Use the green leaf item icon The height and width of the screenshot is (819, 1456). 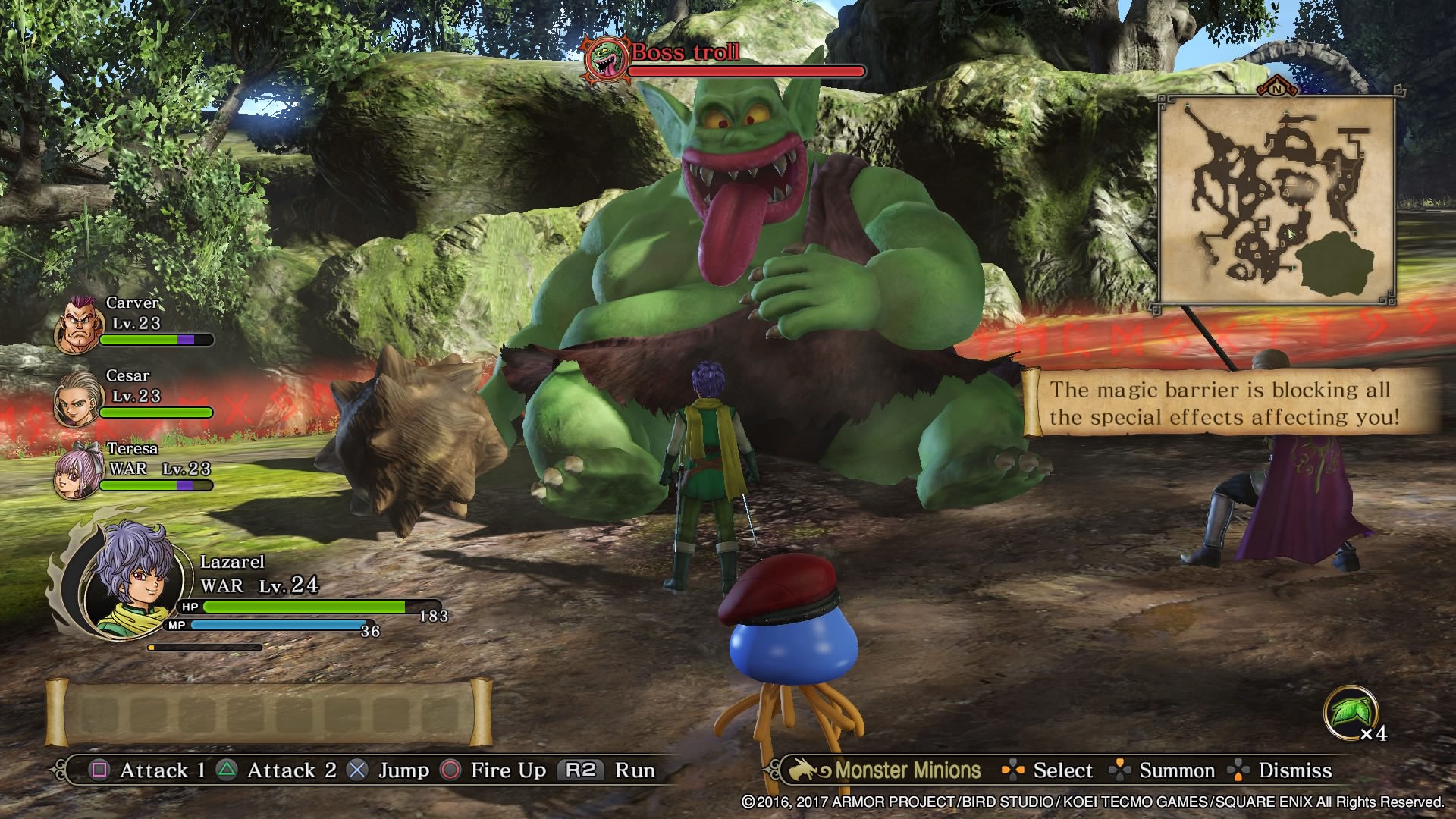tap(1350, 713)
